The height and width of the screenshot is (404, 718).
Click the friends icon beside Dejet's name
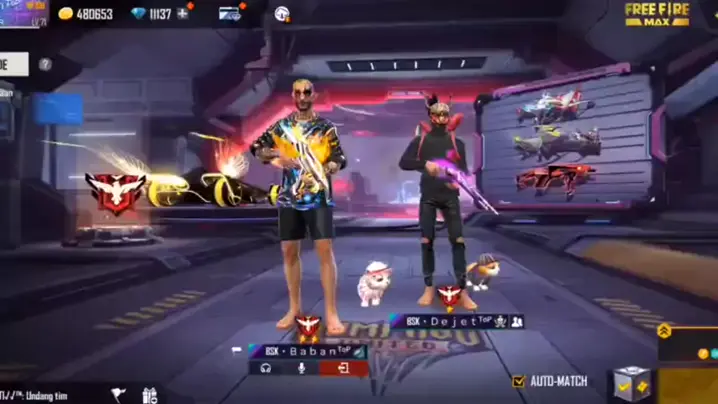pyautogui.click(x=517, y=322)
